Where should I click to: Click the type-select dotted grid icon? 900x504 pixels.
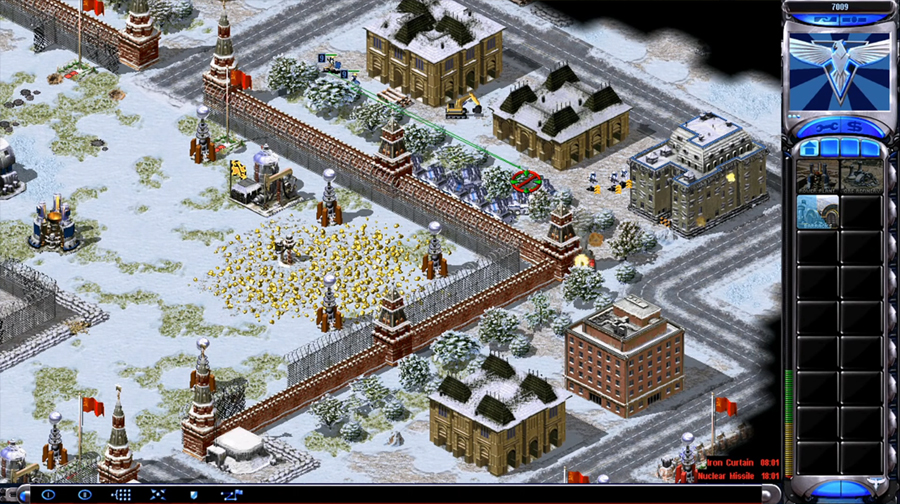click(122, 495)
